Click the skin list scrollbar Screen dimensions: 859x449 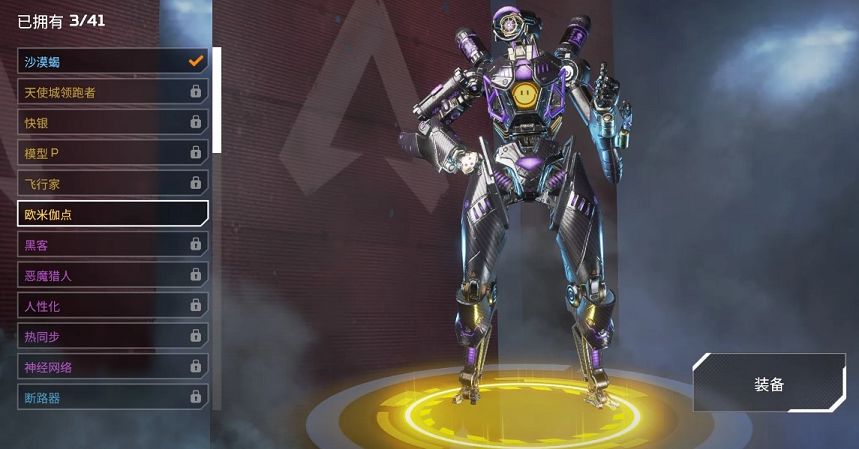[217, 100]
